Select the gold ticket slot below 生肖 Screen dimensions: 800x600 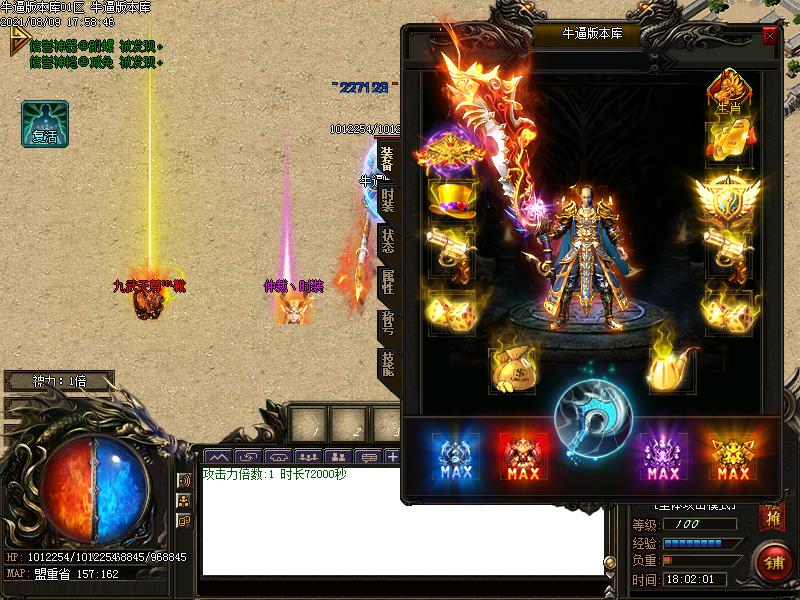pyautogui.click(x=729, y=142)
